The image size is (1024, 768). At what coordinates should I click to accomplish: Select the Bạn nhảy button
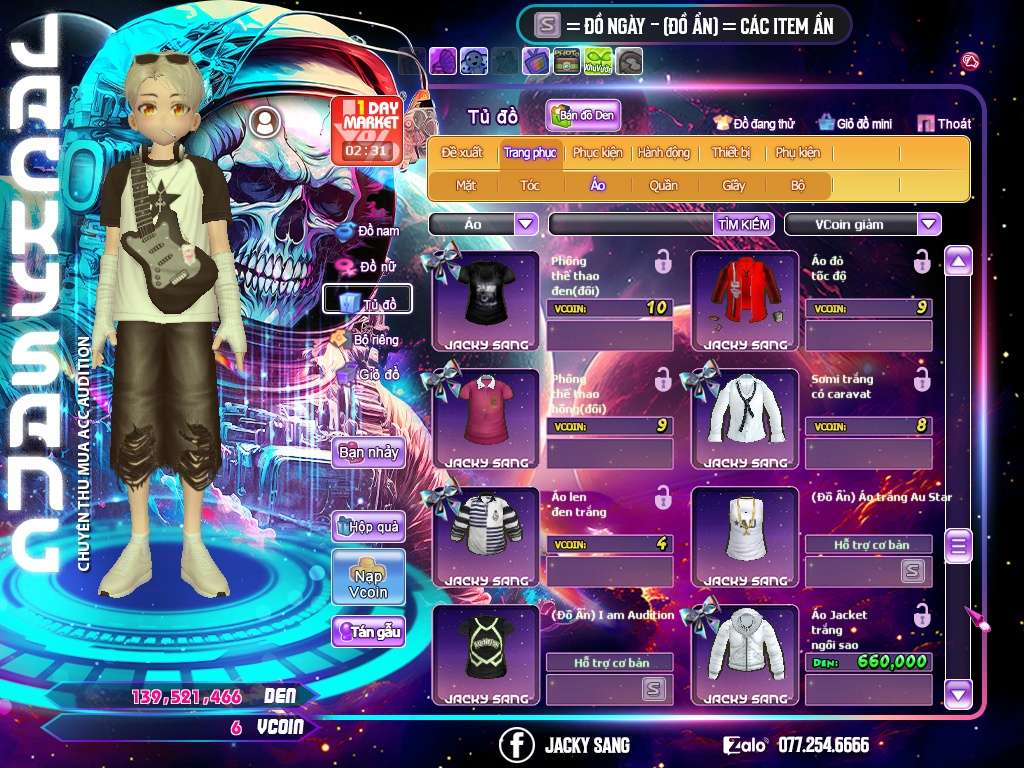click(368, 452)
